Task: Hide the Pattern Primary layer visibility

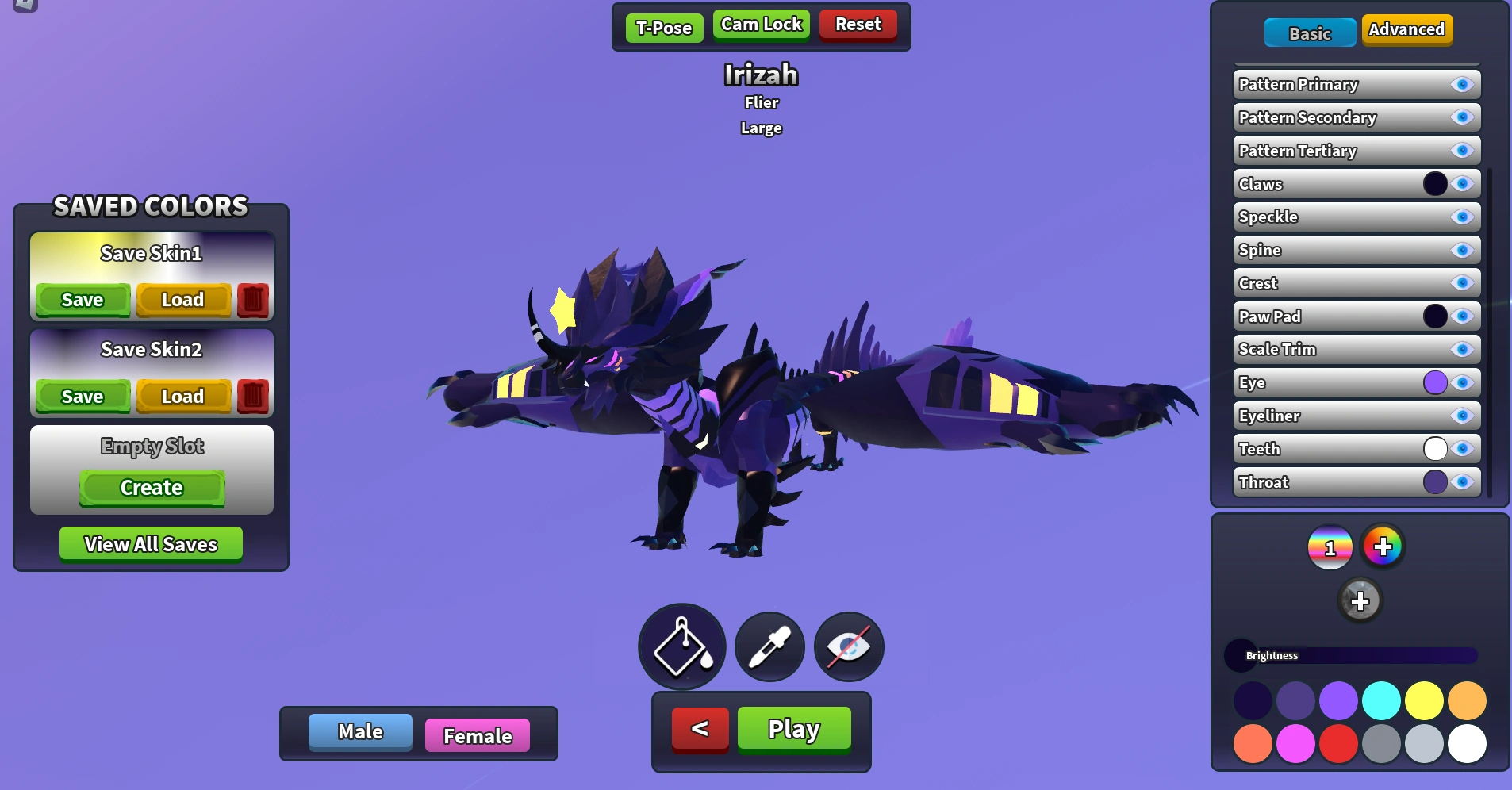Action: coord(1462,84)
